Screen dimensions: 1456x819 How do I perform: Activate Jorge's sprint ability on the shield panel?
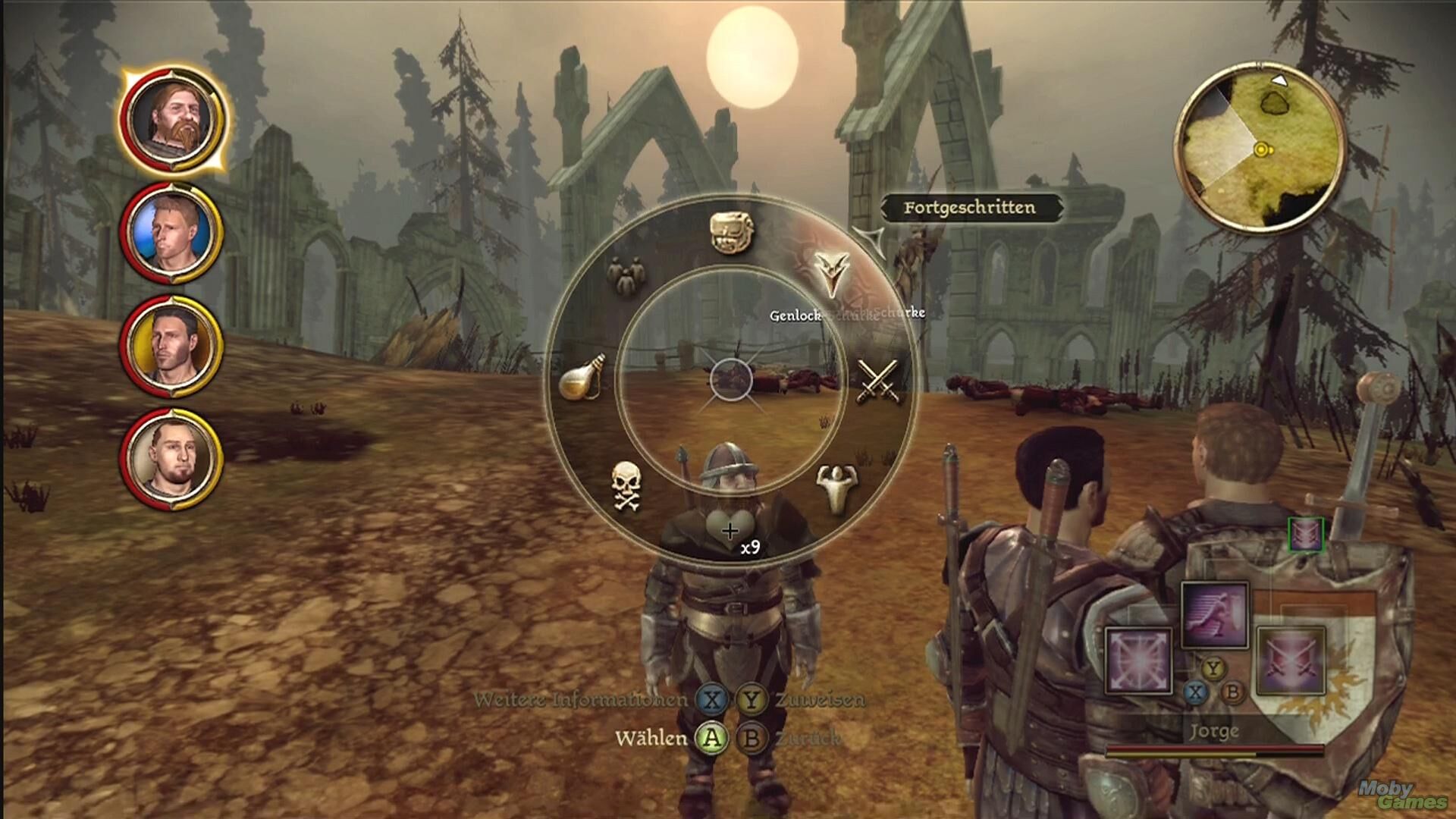[x=1214, y=615]
